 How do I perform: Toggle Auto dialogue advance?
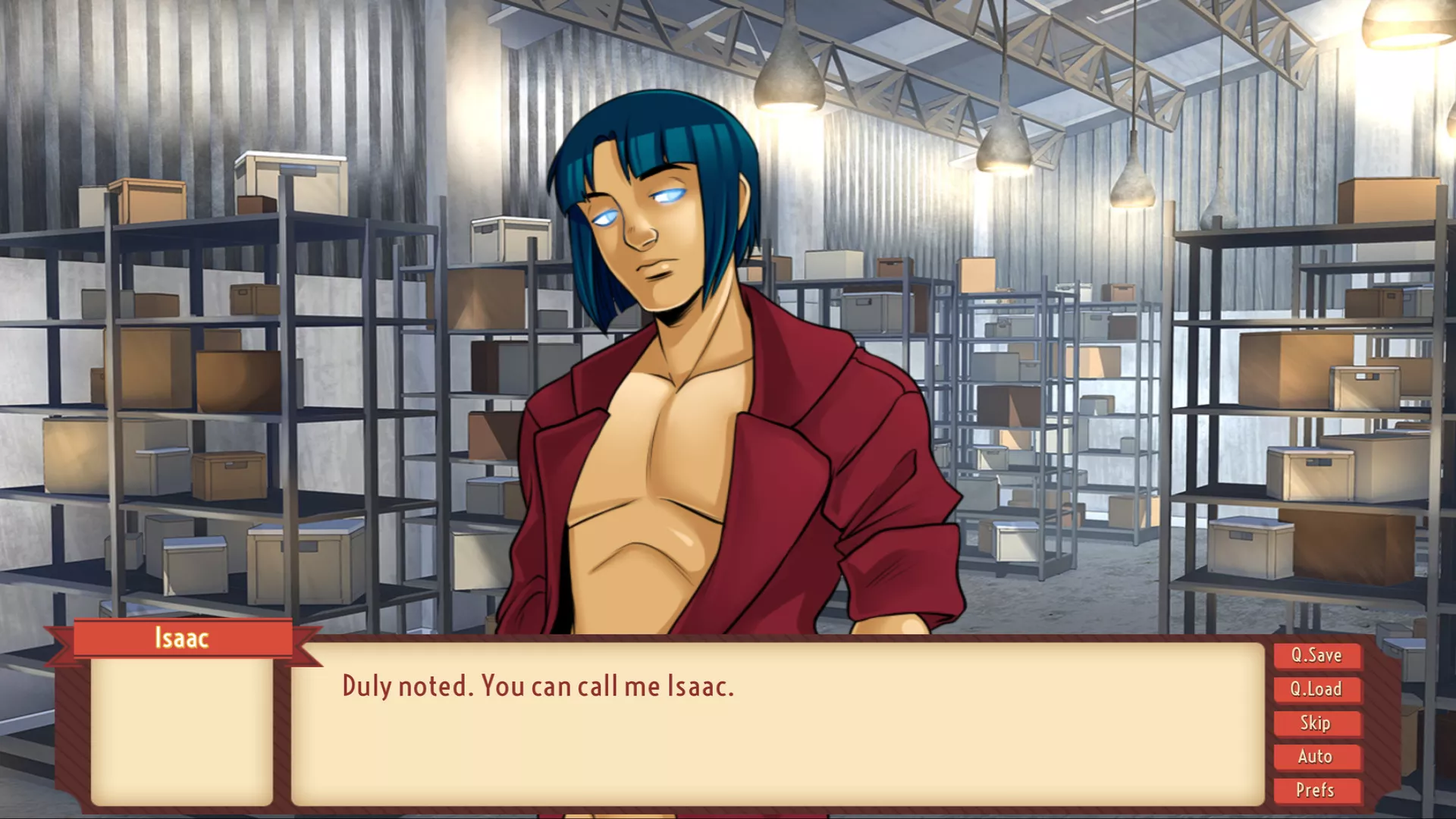point(1316,757)
